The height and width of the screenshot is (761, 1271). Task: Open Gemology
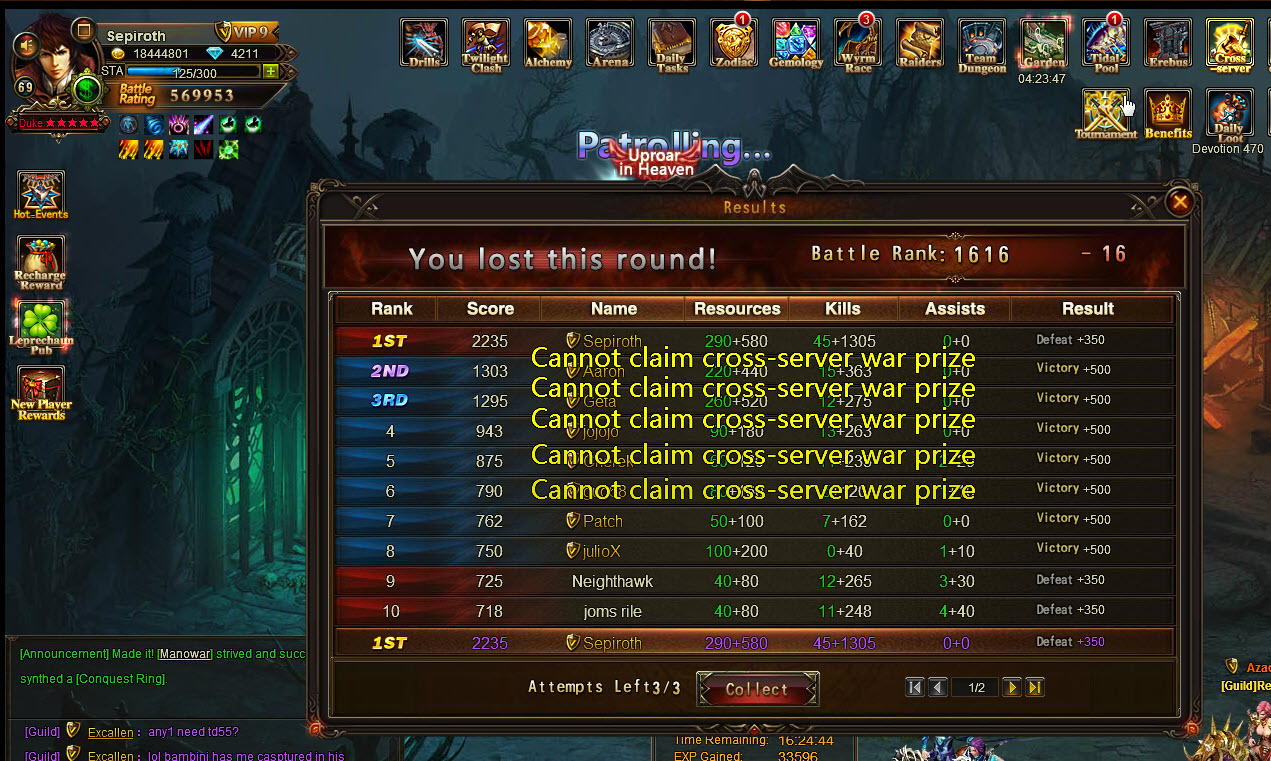click(796, 44)
